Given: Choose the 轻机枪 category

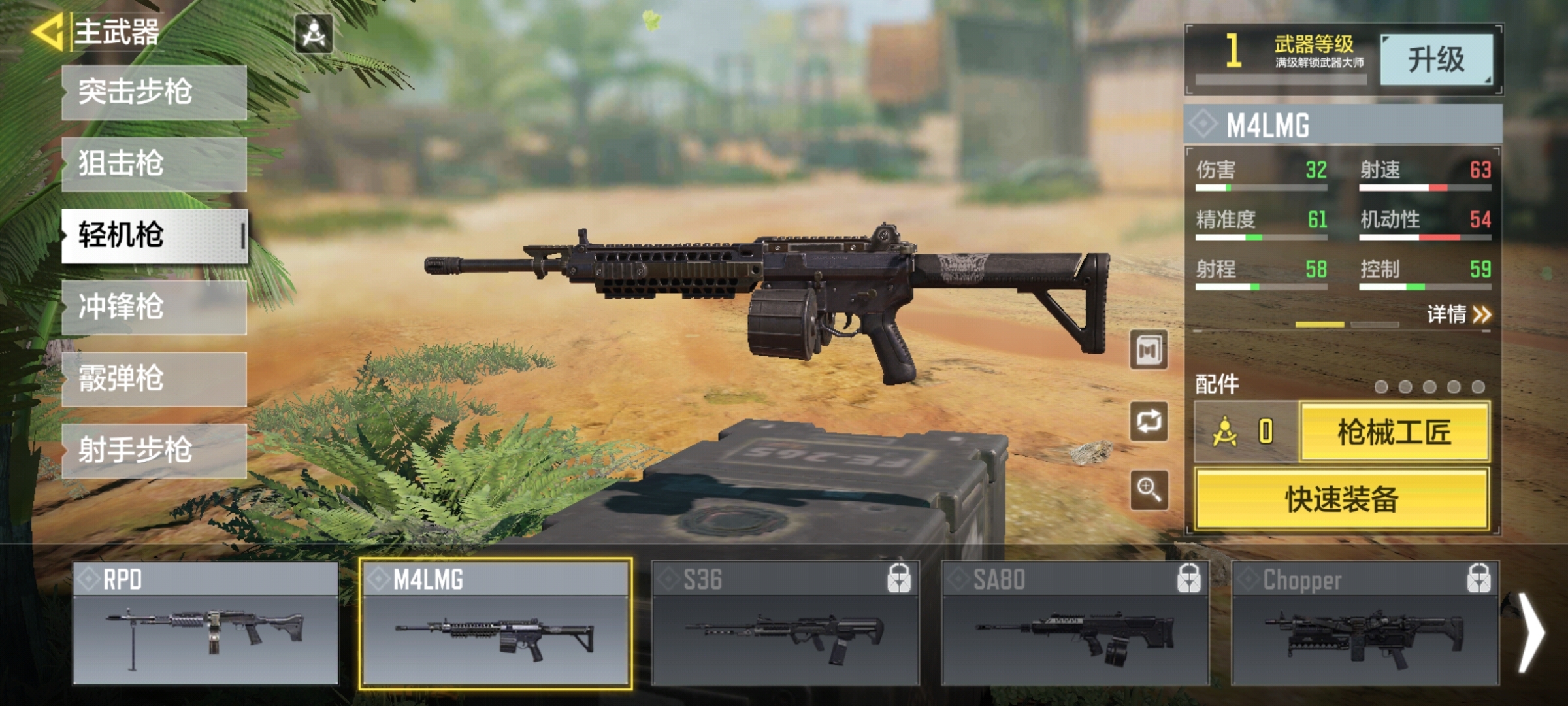Looking at the screenshot, I should [154, 235].
